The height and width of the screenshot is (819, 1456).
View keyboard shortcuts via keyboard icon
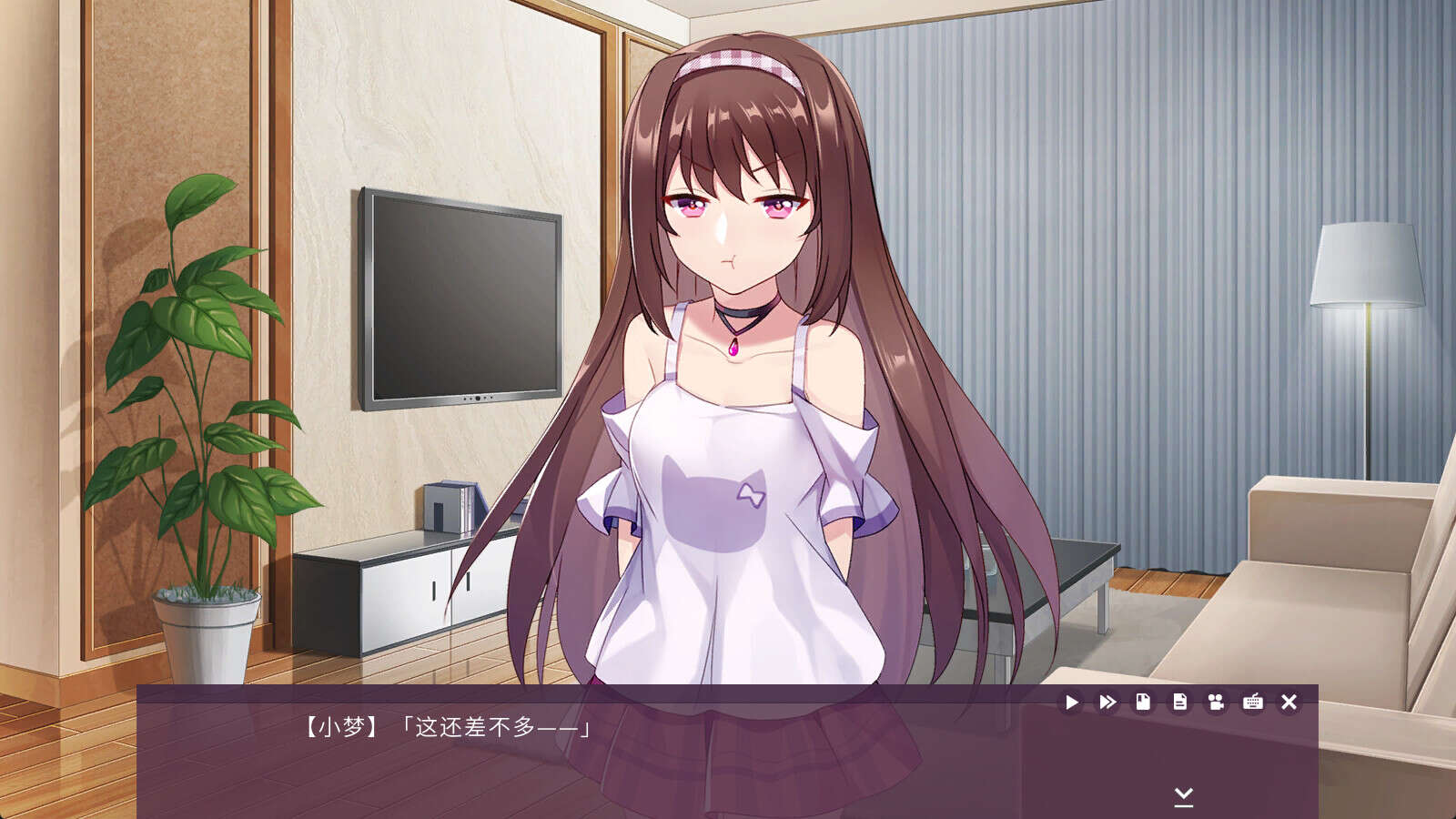[1253, 702]
